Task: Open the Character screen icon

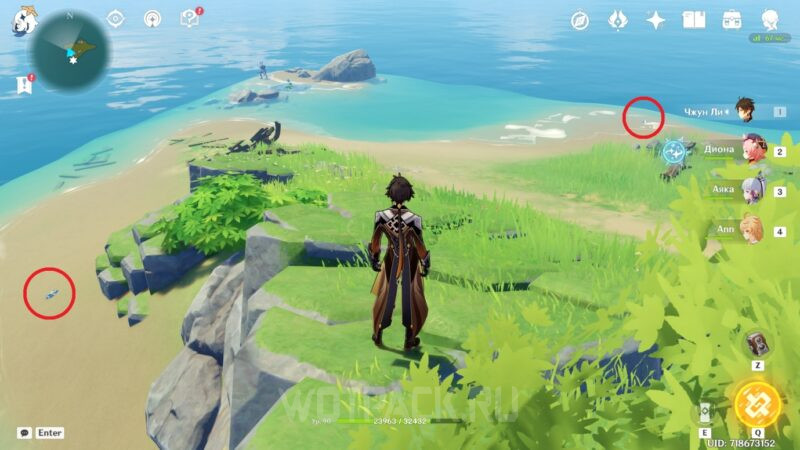Action: [770, 20]
